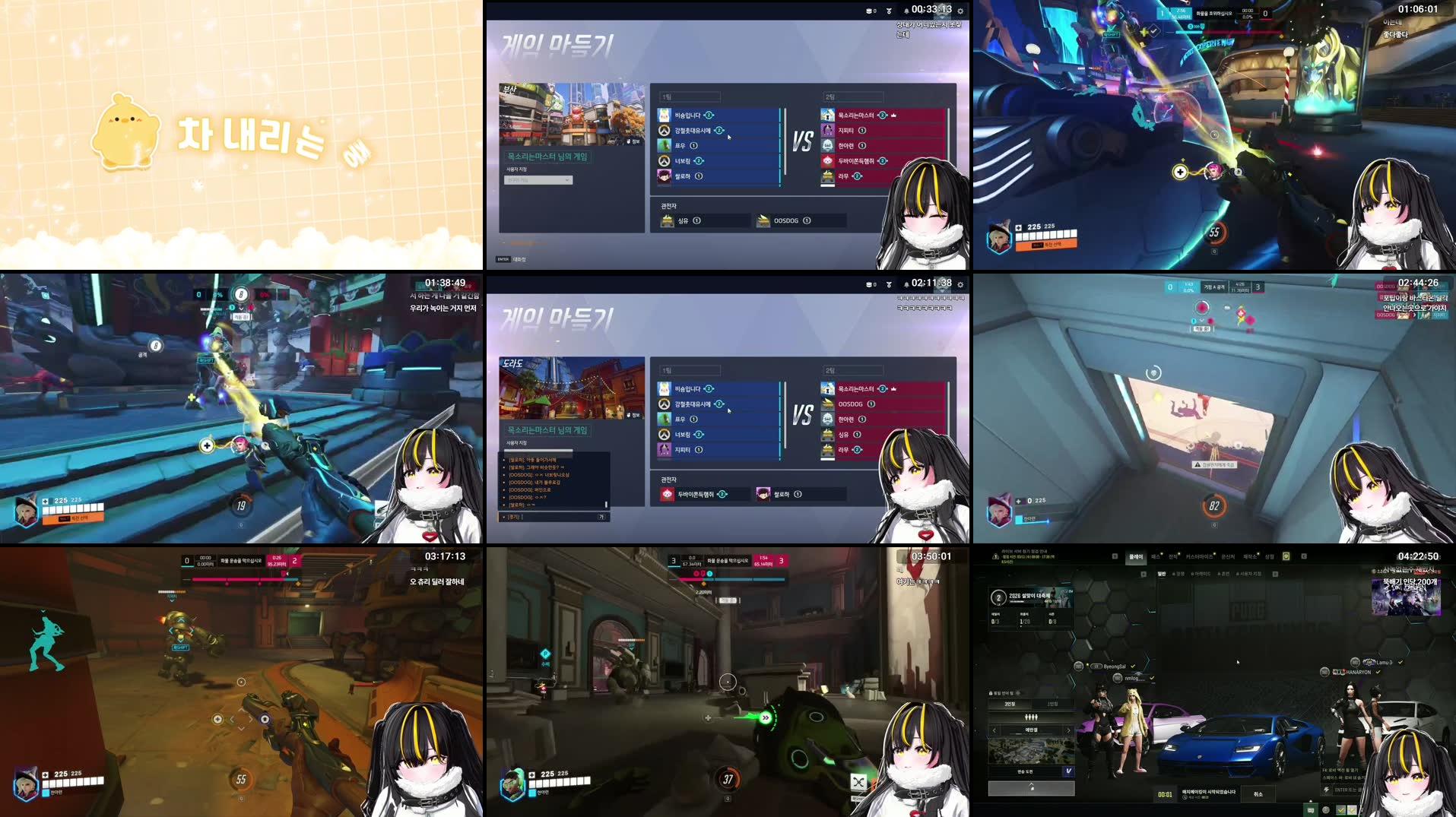Open the settings gear in the Overwatch lobby
The width and height of the screenshot is (1456, 817).
tap(961, 11)
